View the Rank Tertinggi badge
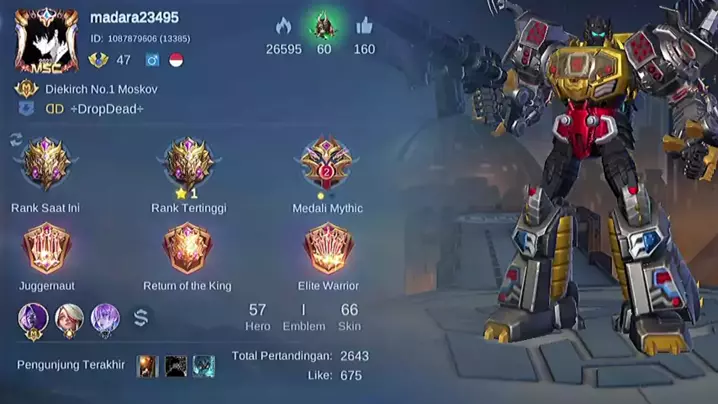This screenshot has width=718, height=404. click(x=185, y=164)
